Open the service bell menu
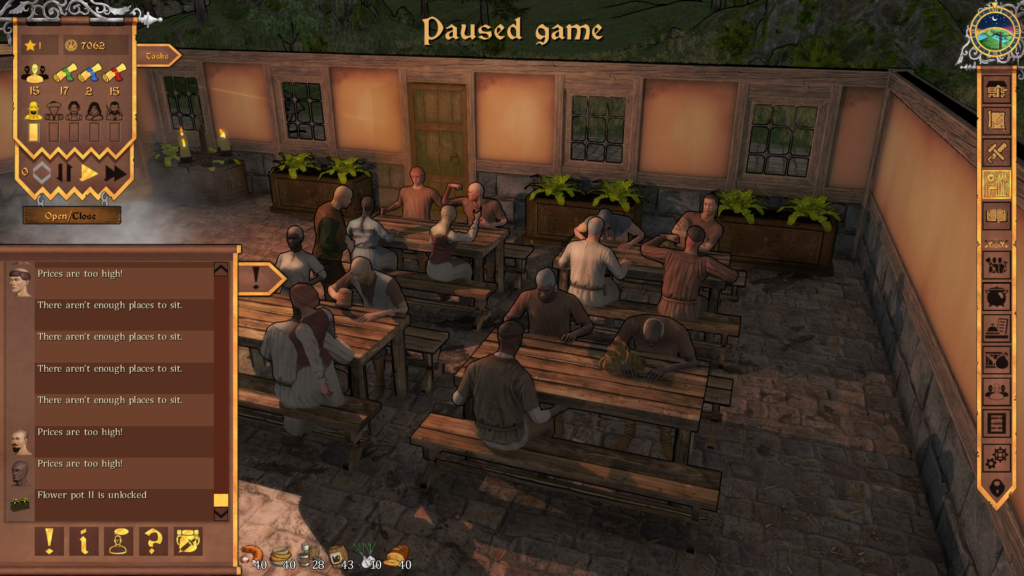 coord(996,329)
